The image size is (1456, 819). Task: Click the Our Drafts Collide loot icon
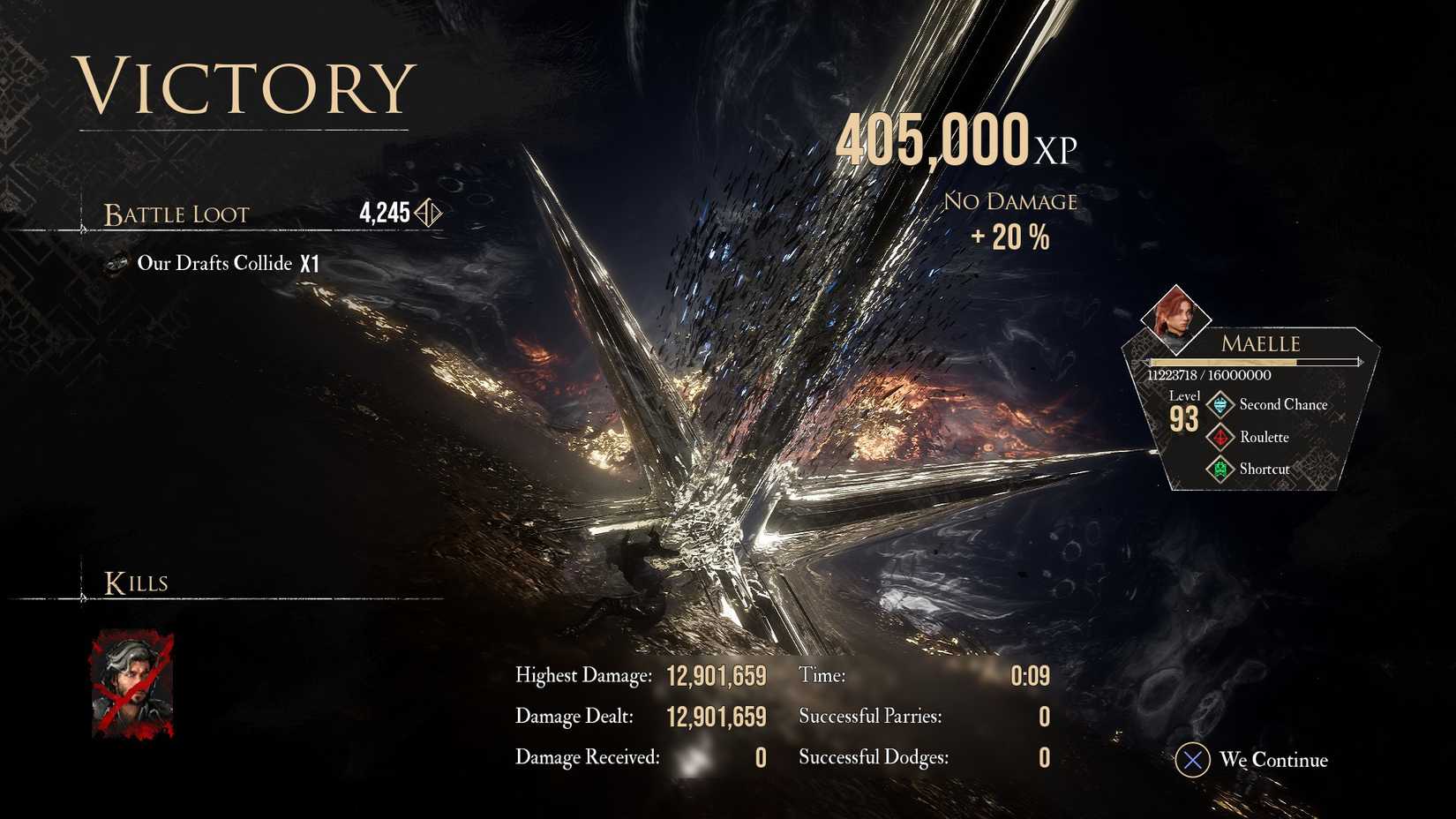[116, 263]
